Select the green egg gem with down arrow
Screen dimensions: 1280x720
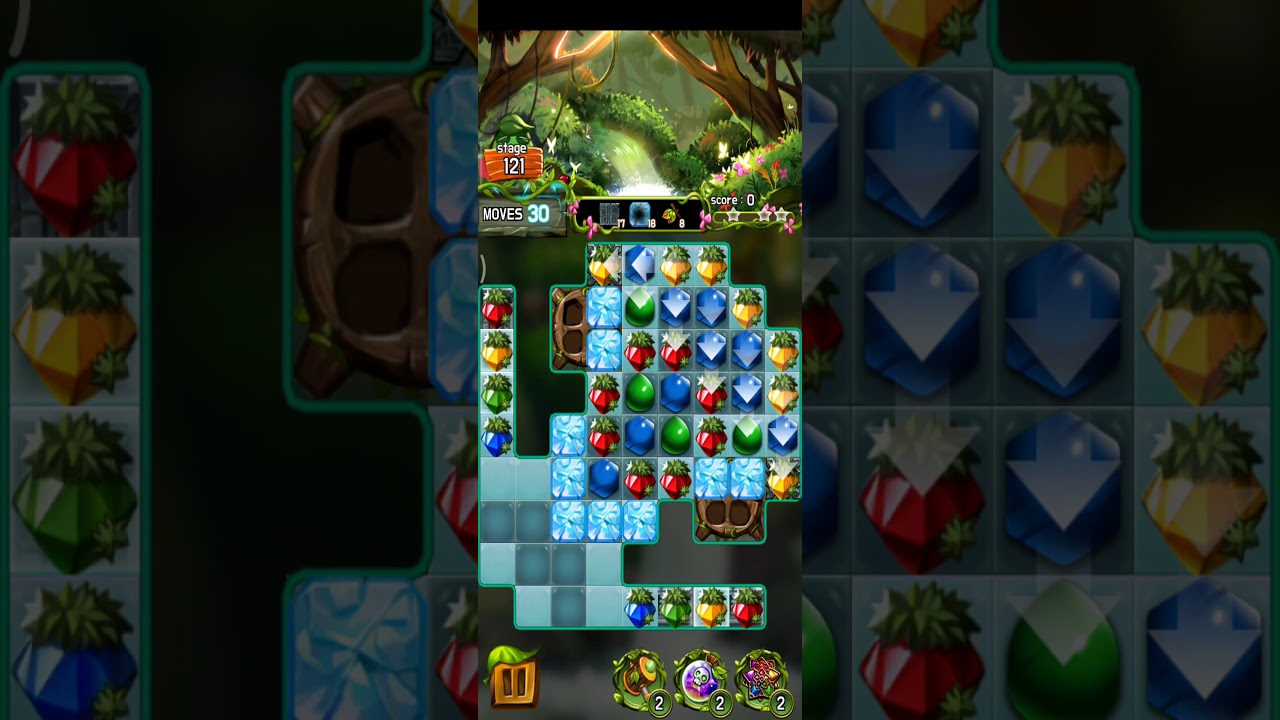pos(747,436)
